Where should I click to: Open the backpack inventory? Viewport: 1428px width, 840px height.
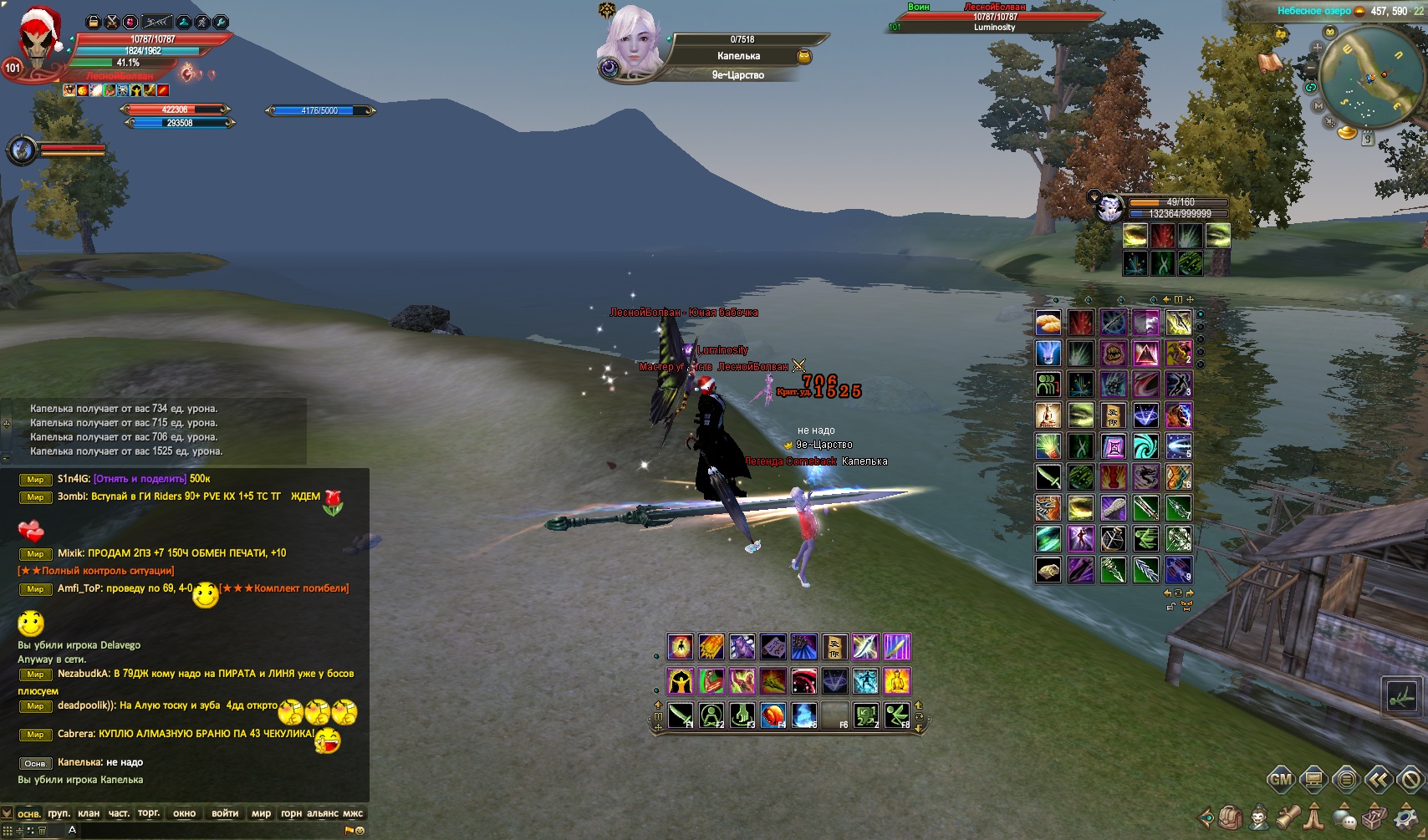[1230, 817]
